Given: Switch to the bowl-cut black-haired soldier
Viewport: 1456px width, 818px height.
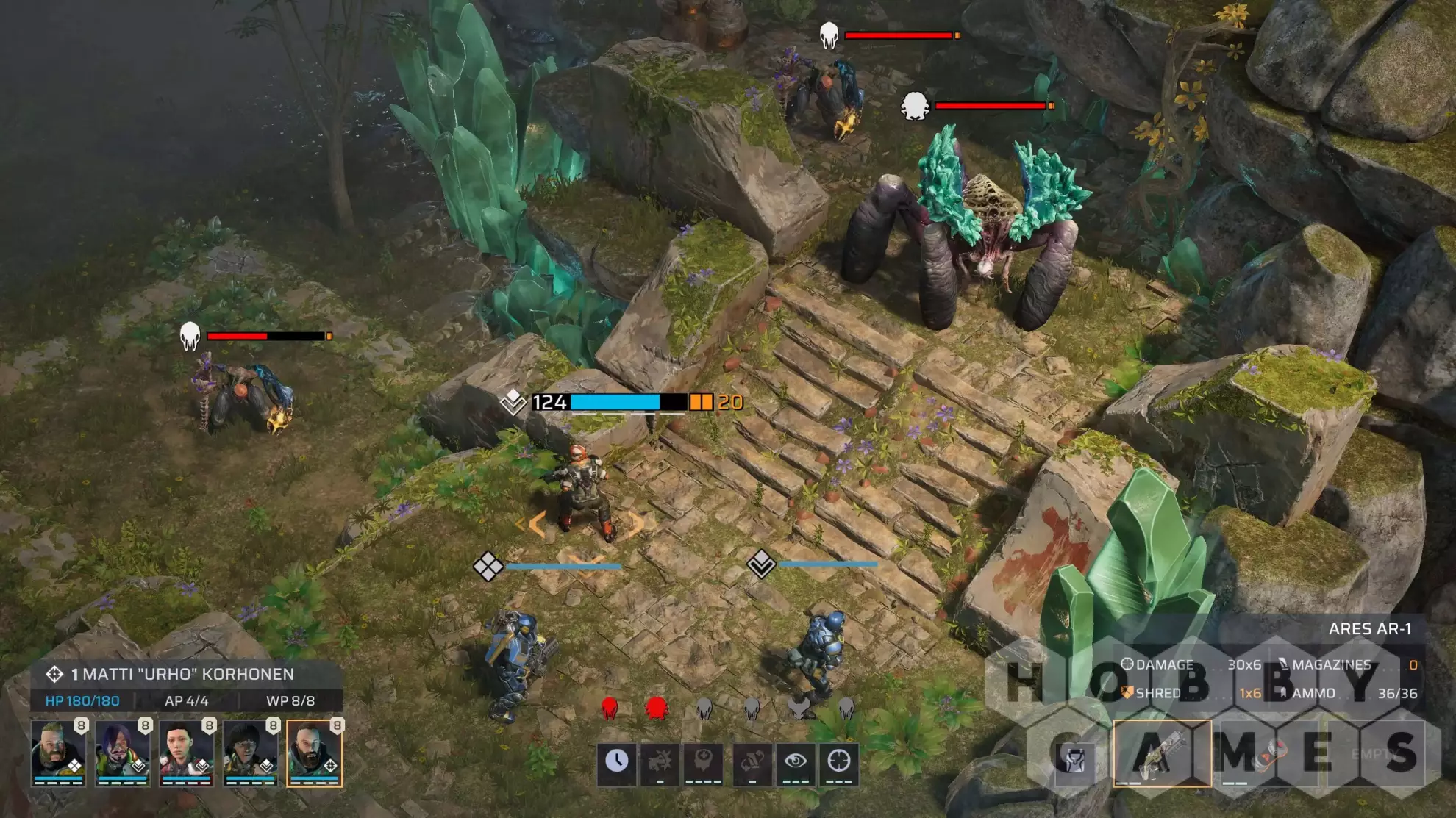Looking at the screenshot, I should pyautogui.click(x=250, y=753).
